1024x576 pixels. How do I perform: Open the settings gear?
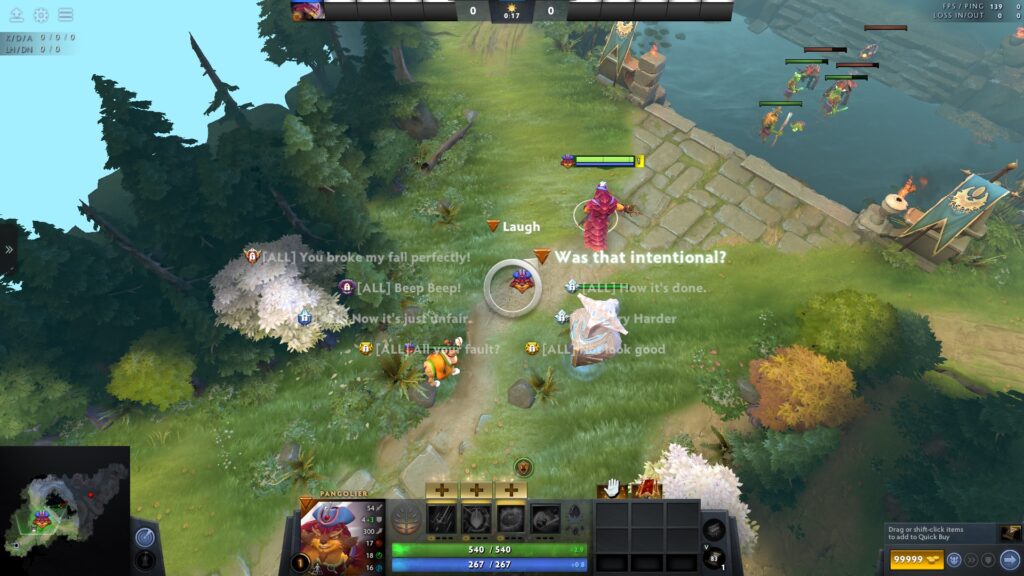41,15
